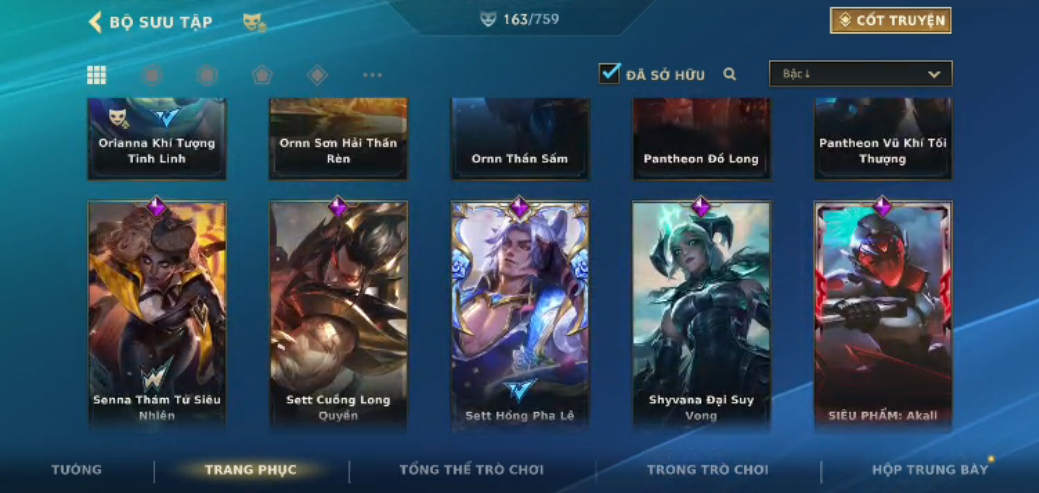The height and width of the screenshot is (493, 1039).
Task: Go back from Bộ Sưu Tập
Action: point(96,22)
